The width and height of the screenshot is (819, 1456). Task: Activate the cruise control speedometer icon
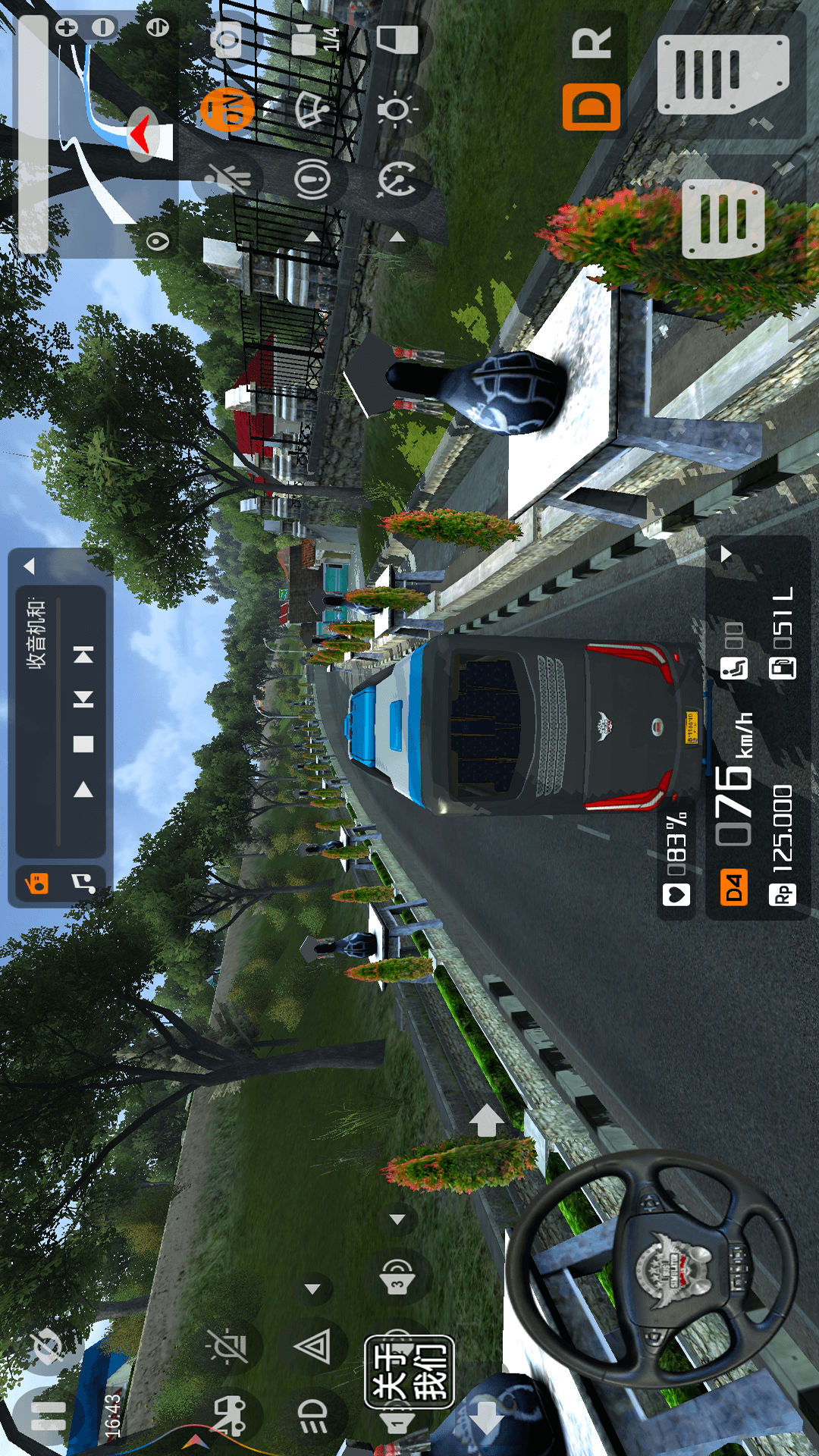click(x=397, y=180)
